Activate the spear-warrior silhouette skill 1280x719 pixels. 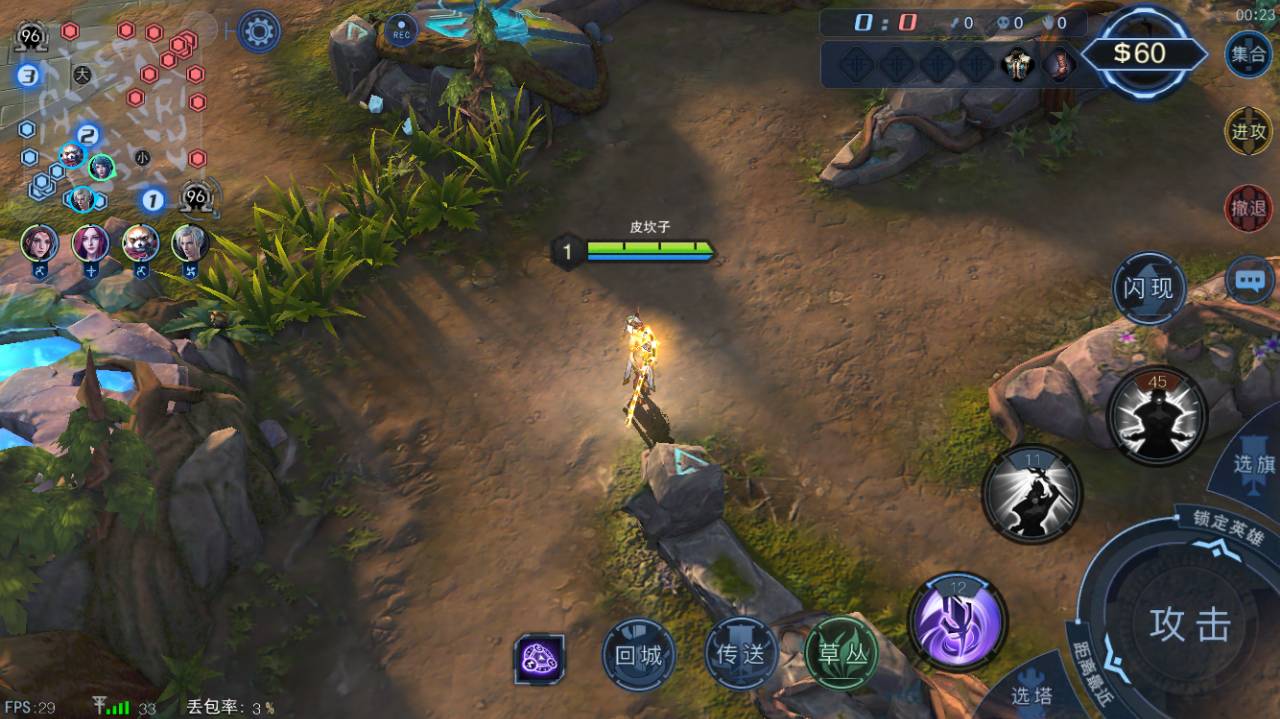pos(1032,494)
